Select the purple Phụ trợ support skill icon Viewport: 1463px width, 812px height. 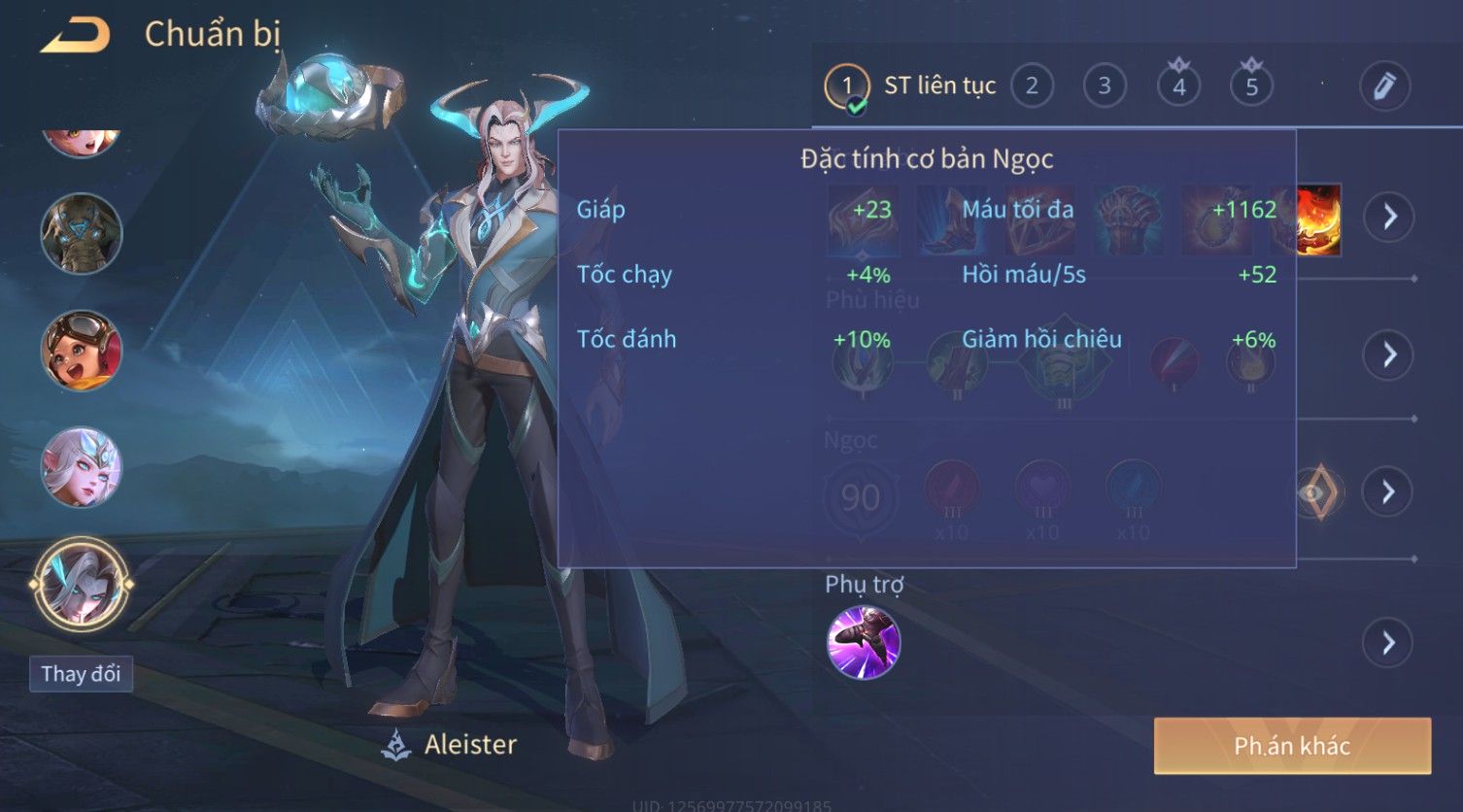pos(863,643)
